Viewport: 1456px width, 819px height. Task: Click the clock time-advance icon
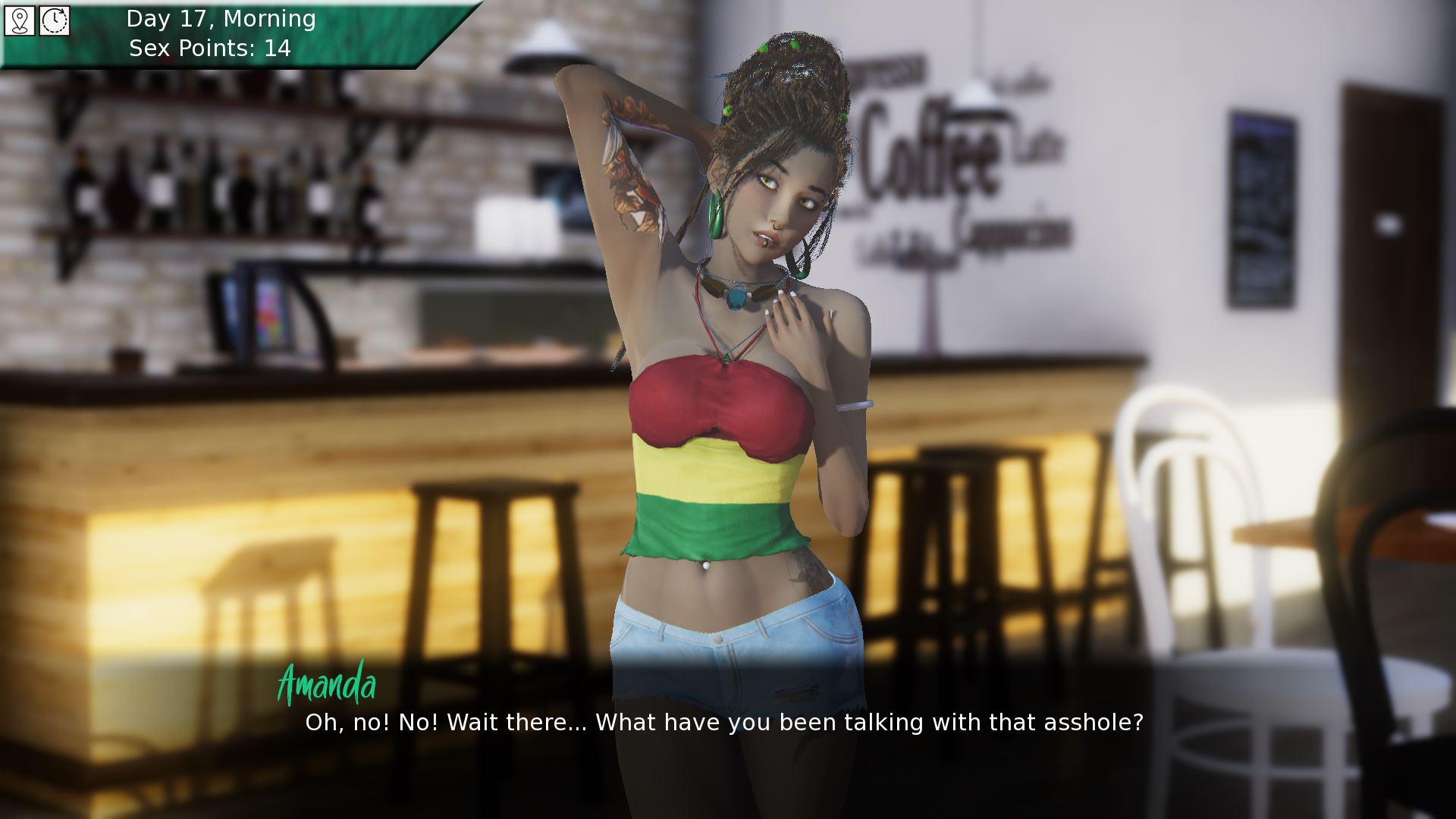55,20
